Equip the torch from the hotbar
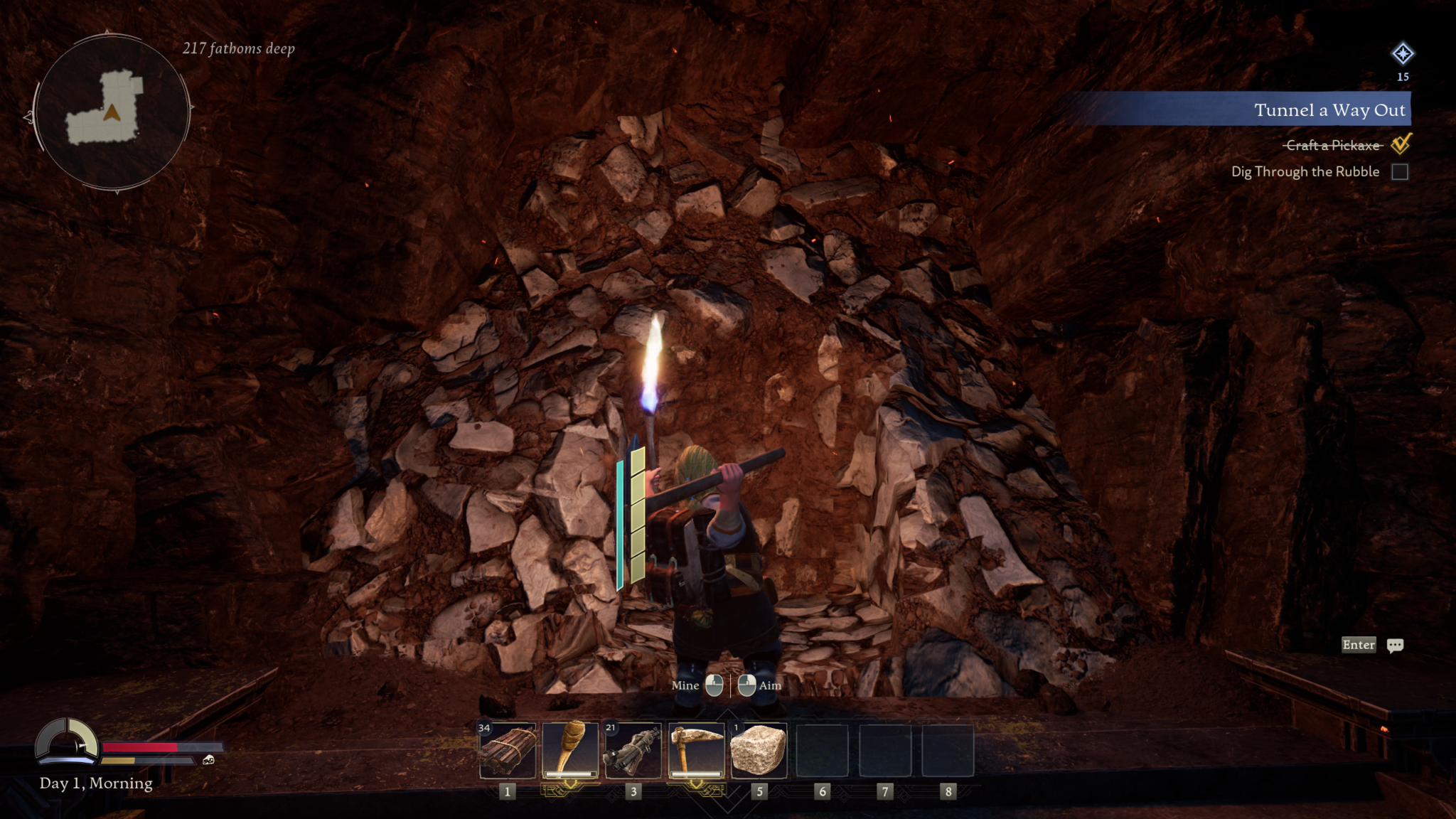The image size is (1456, 819). coord(570,751)
